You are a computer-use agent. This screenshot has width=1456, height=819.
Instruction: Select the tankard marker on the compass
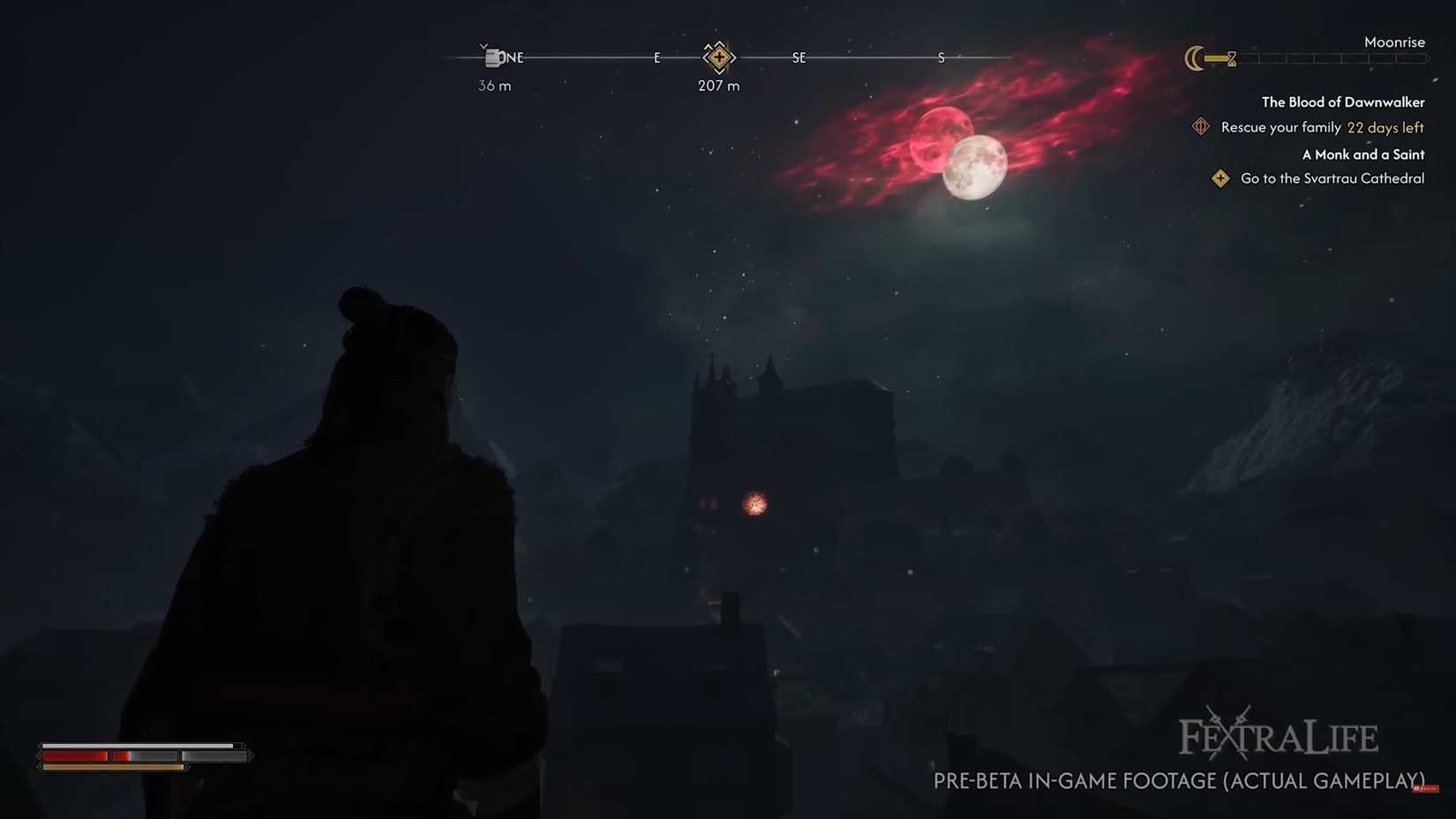click(492, 58)
